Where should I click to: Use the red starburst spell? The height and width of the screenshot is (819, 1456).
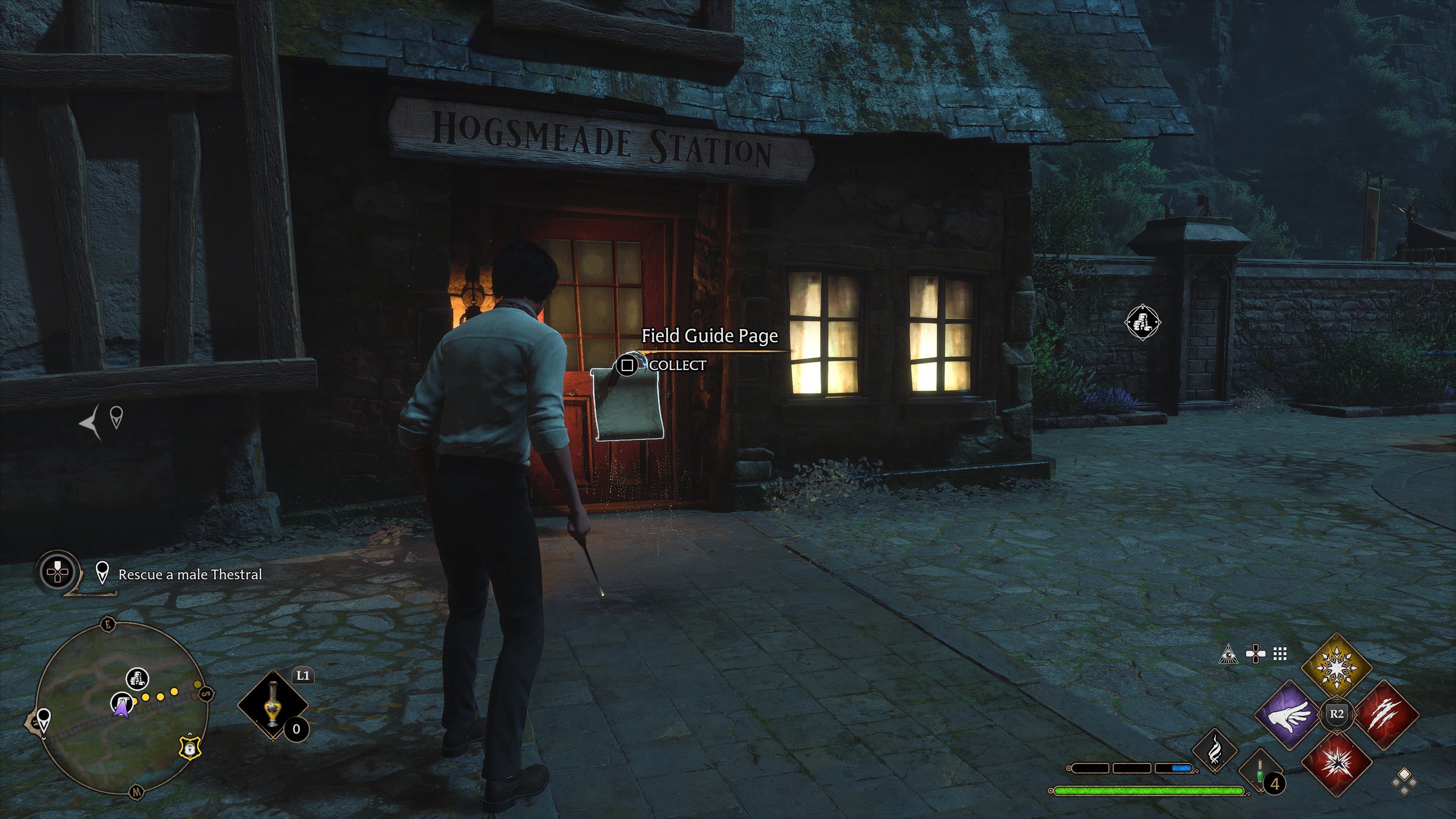(x=1336, y=763)
